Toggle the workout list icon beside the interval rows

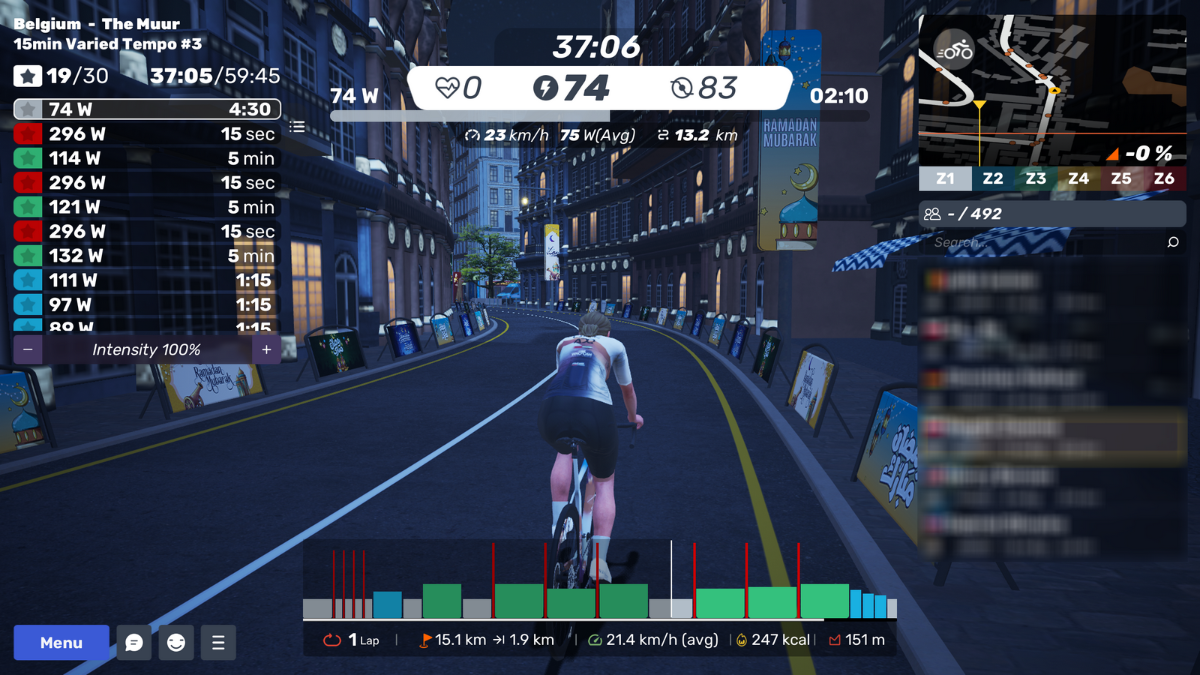coord(297,127)
